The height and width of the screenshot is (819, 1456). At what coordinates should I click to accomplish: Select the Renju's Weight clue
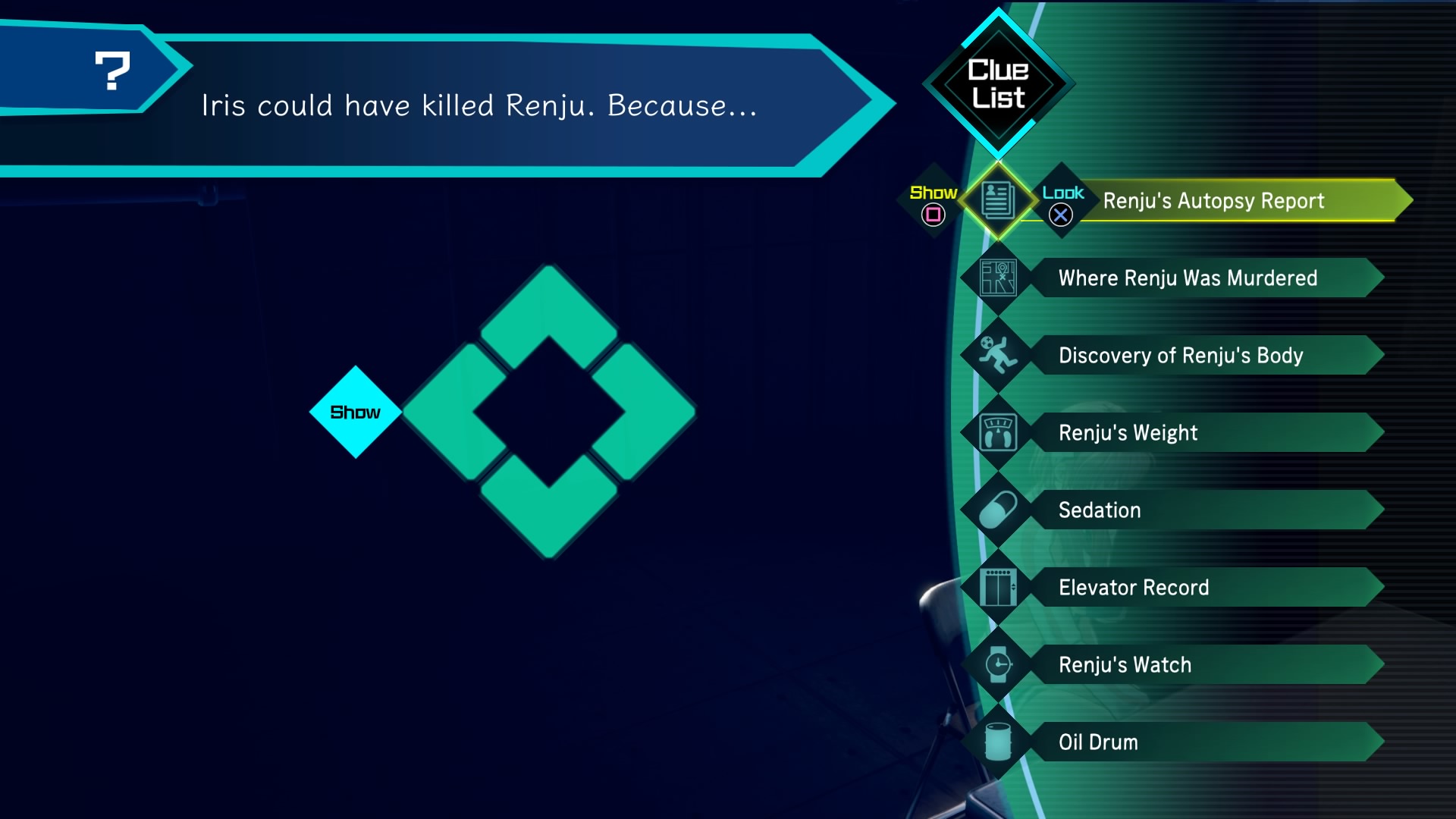tap(1128, 433)
